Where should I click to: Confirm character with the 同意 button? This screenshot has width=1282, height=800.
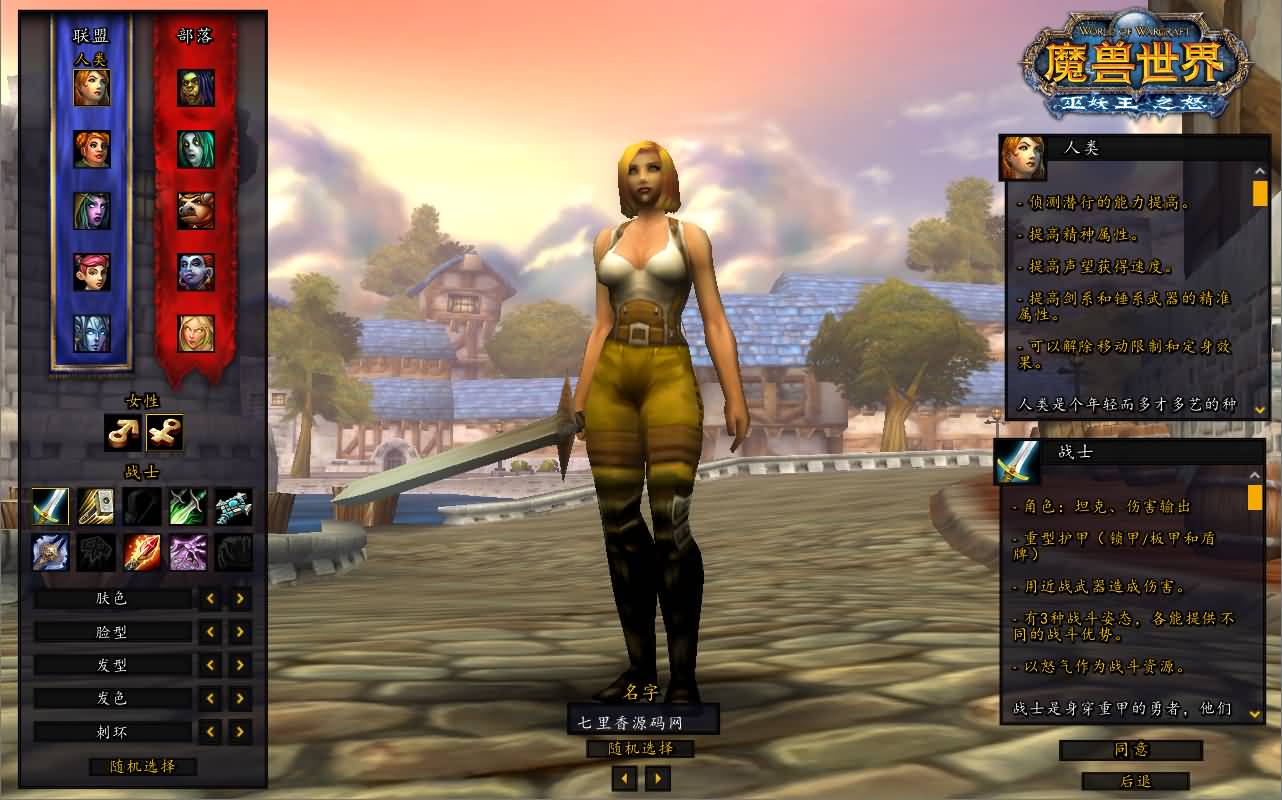coord(1131,750)
